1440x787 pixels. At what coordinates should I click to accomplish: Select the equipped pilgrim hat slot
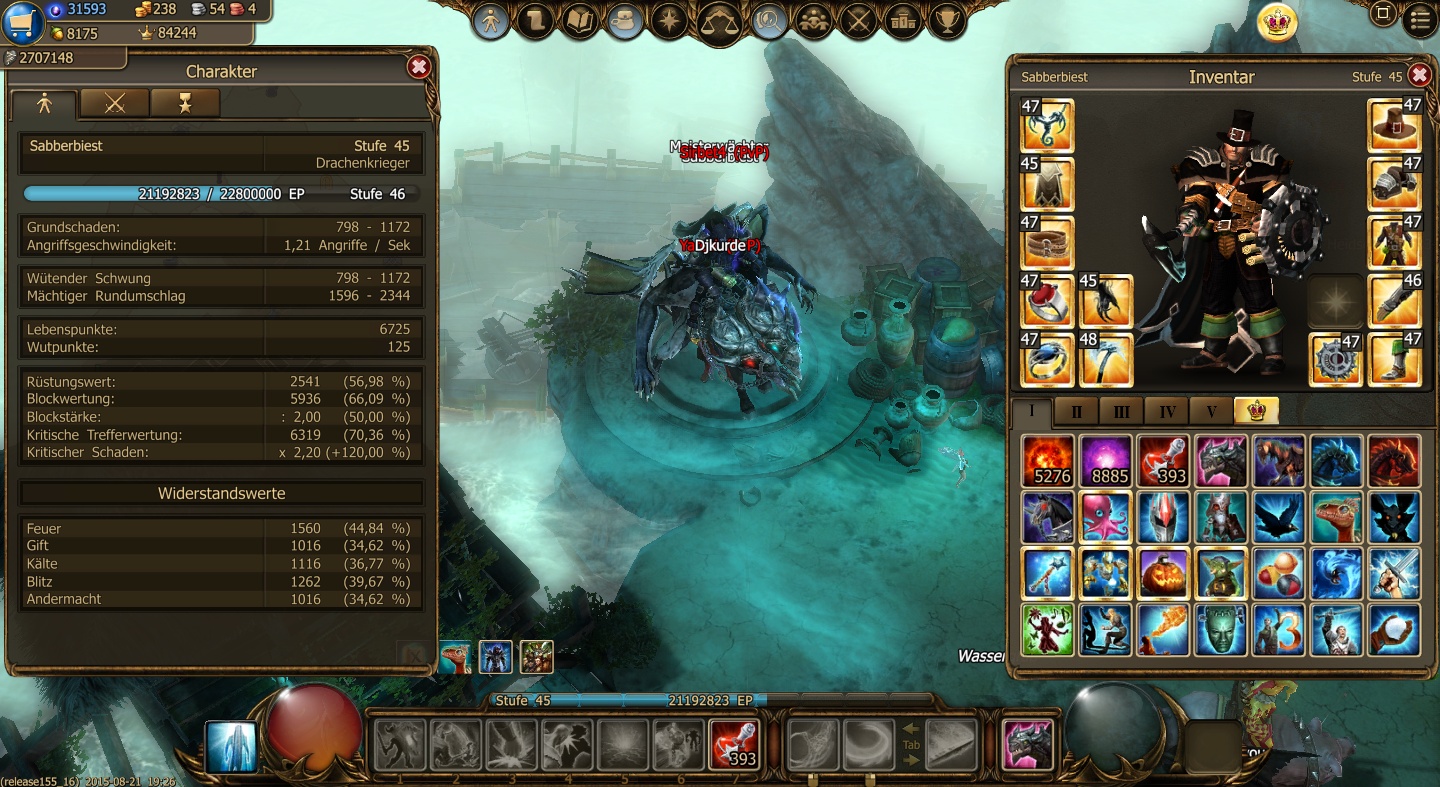pyautogui.click(x=1394, y=125)
